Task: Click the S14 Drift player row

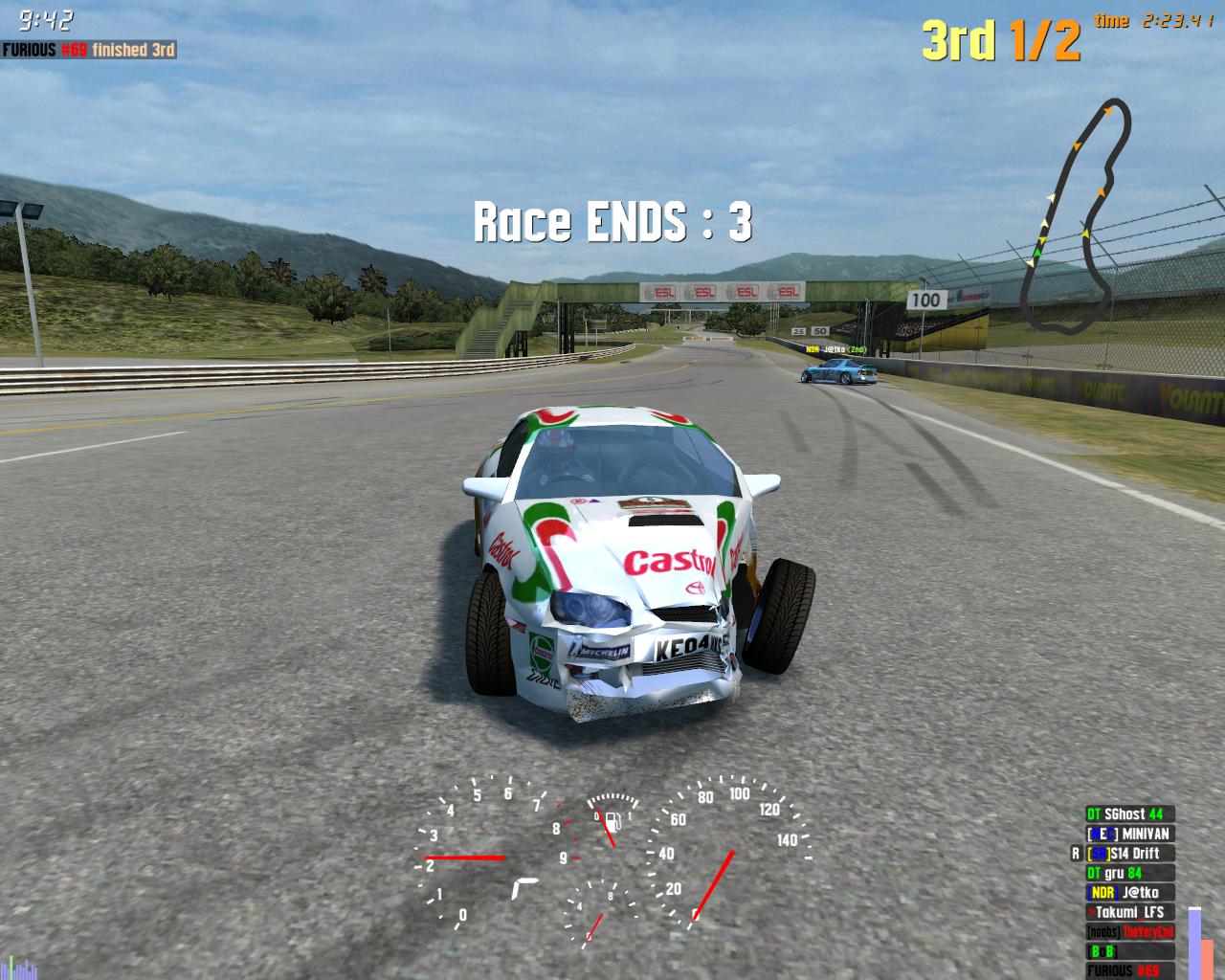Action: coord(1128,854)
